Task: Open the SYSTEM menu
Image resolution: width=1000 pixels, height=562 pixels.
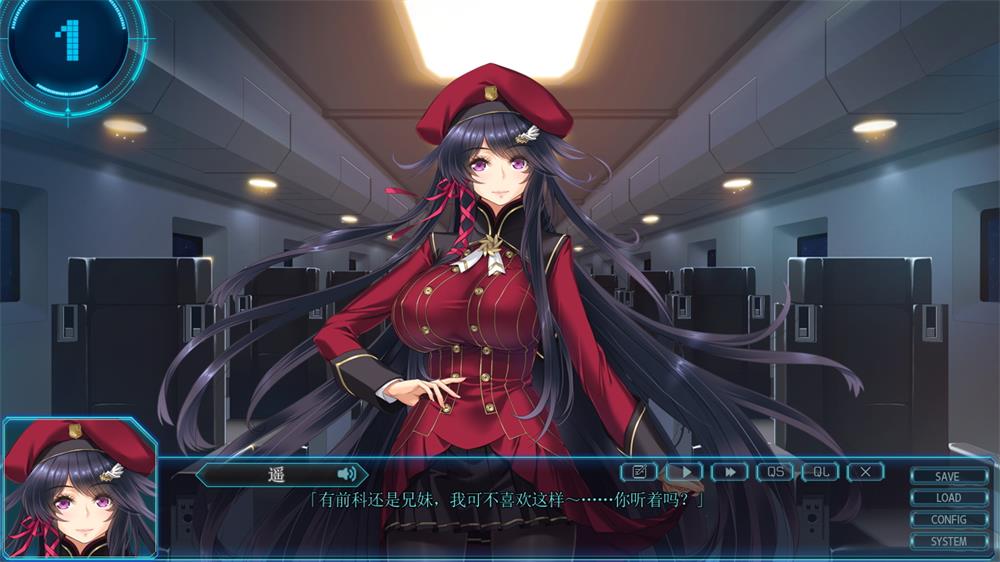Action: (947, 541)
